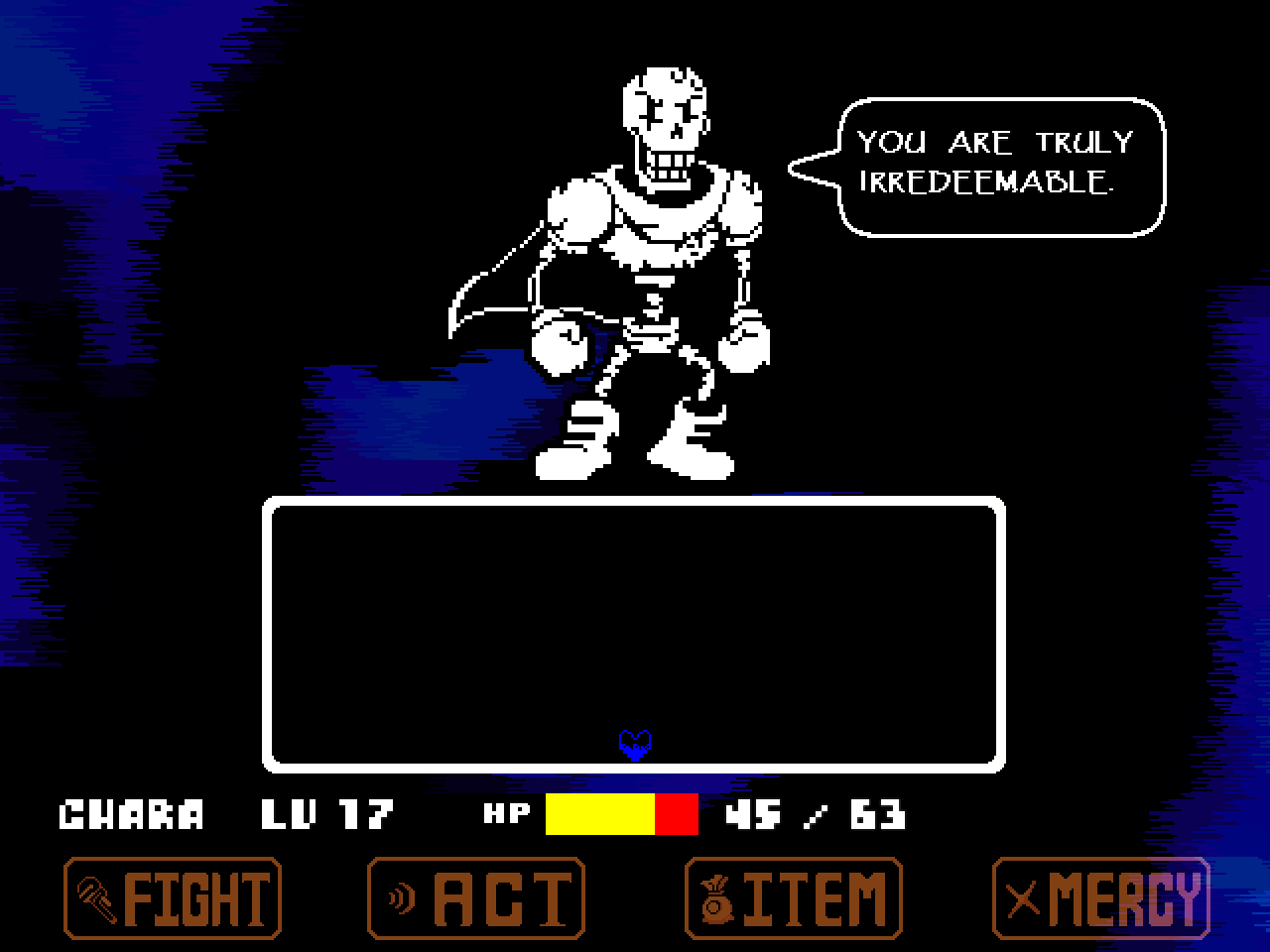
Task: Click the red depleted section of the HP bar
Action: (x=675, y=815)
